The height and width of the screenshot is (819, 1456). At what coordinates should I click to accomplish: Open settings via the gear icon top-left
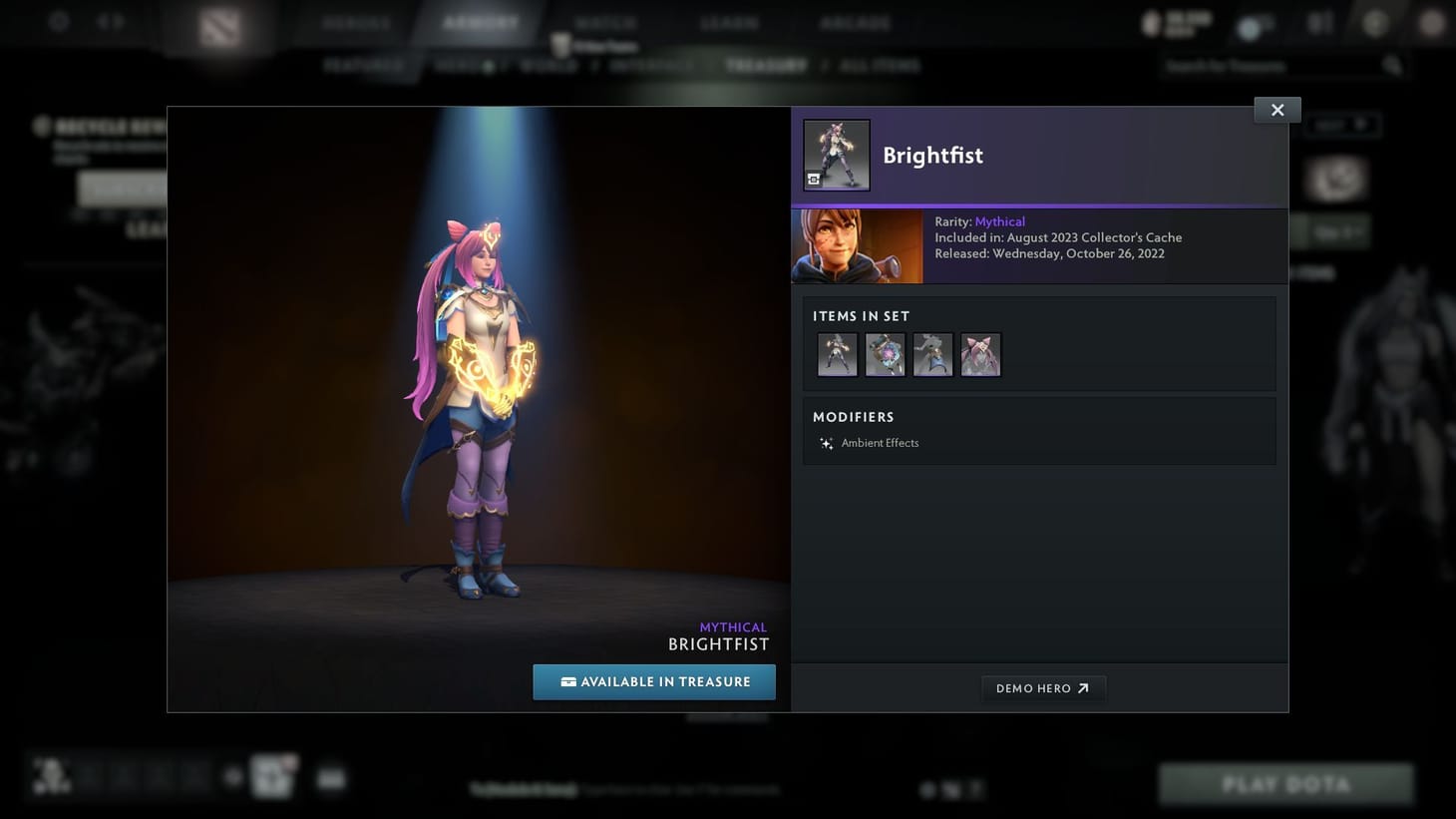tap(58, 21)
